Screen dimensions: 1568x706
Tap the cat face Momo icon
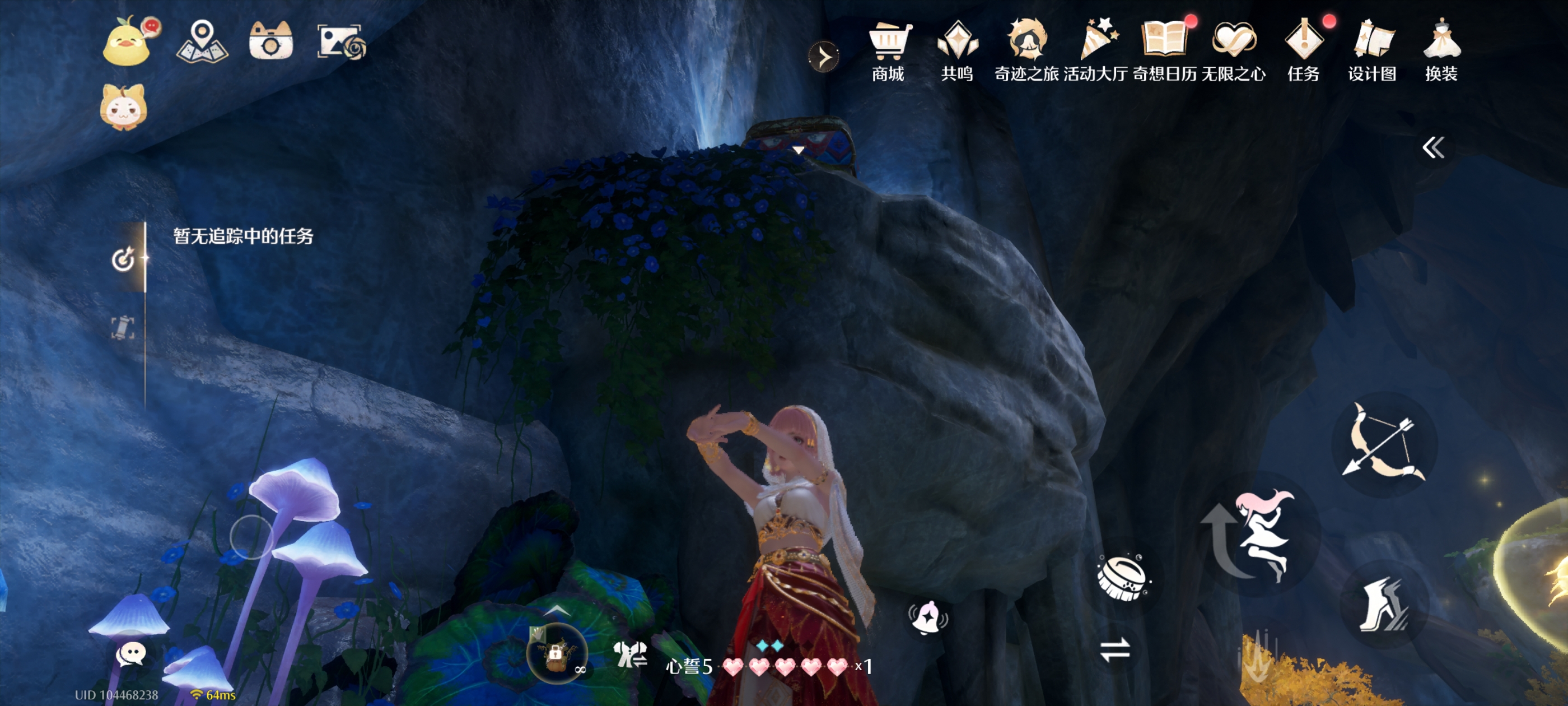(x=124, y=107)
